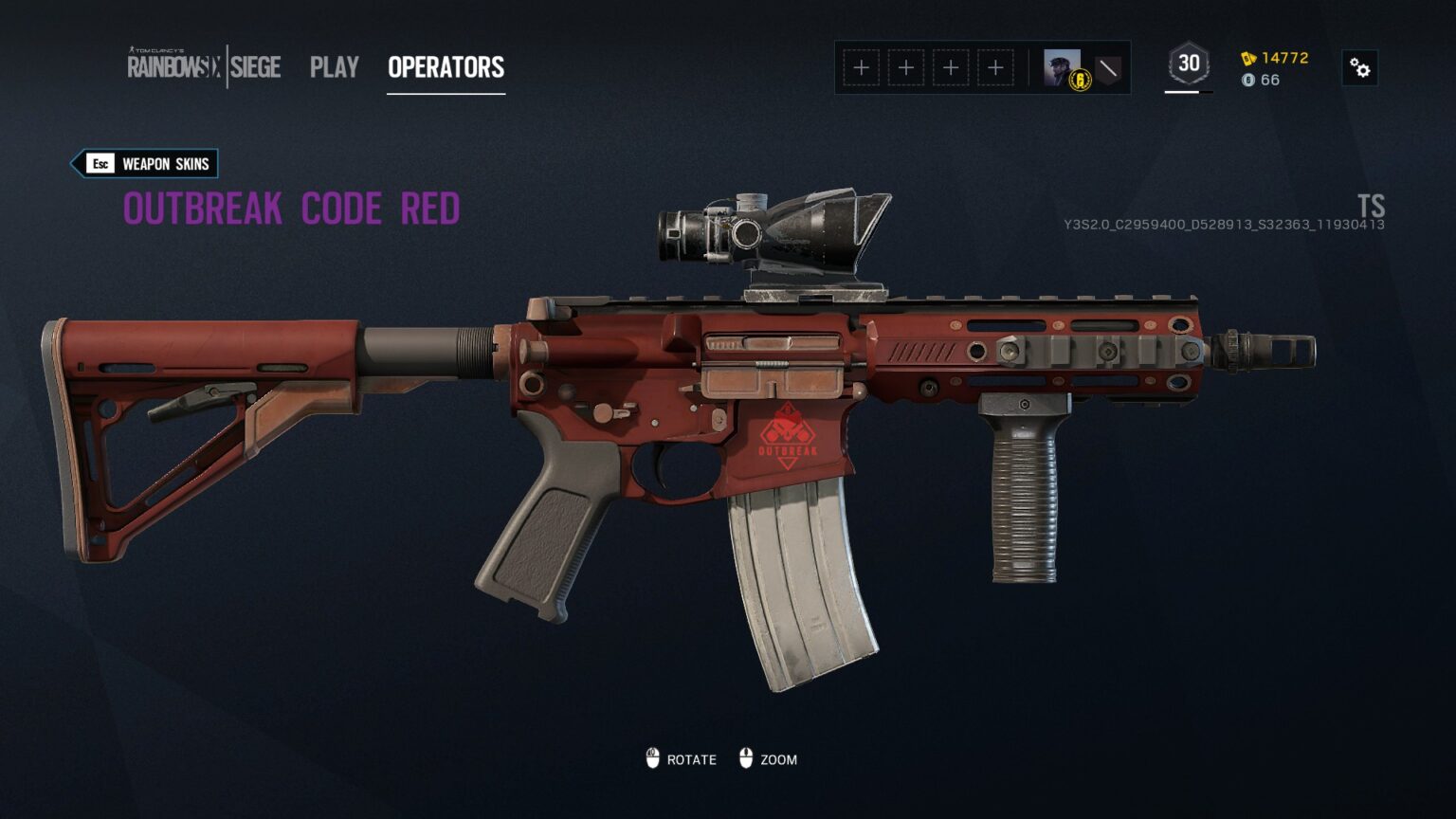1456x819 pixels.
Task: Switch to the PLAY tab
Action: coord(334,66)
